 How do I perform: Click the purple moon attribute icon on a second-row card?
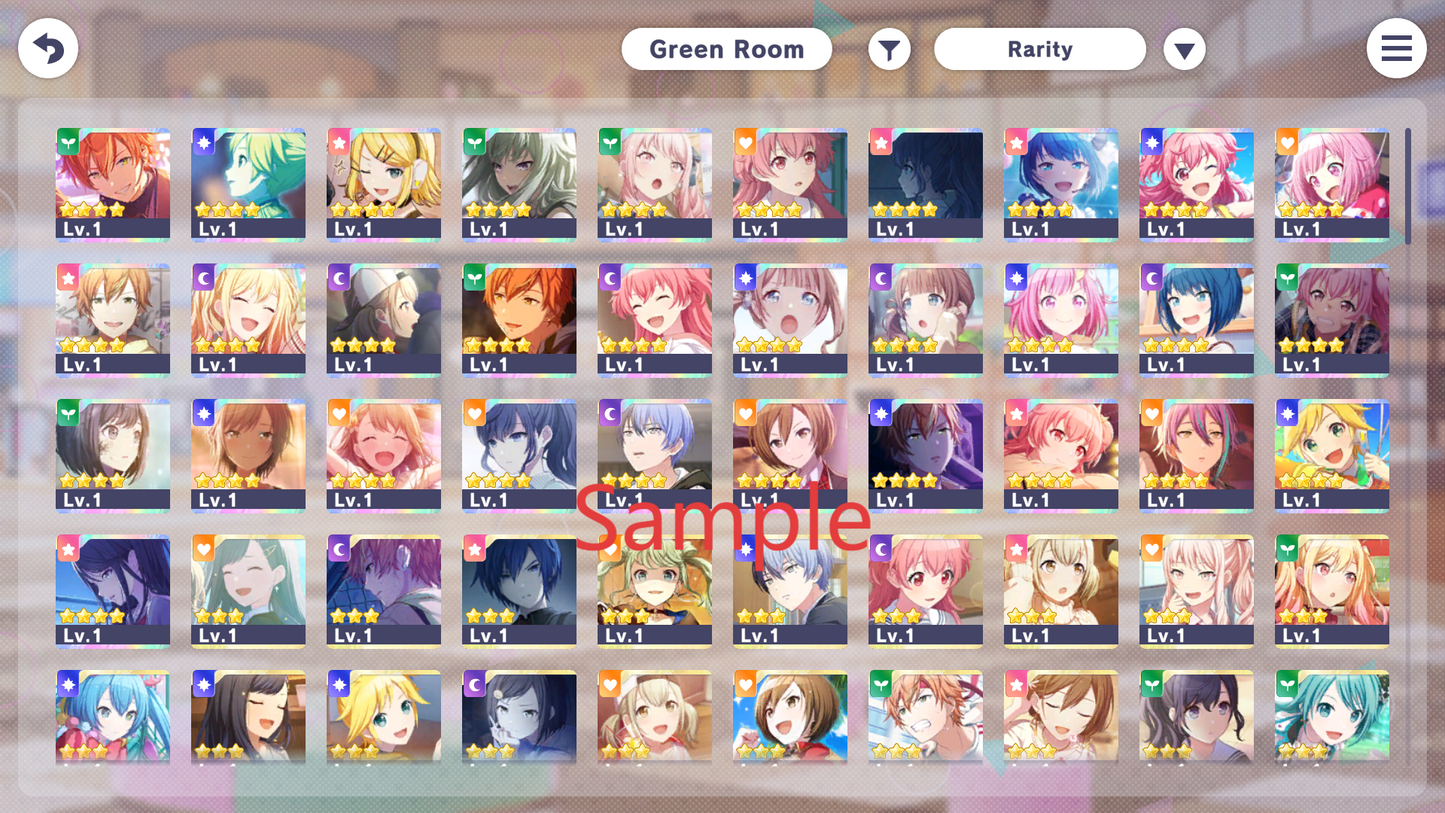tap(202, 276)
